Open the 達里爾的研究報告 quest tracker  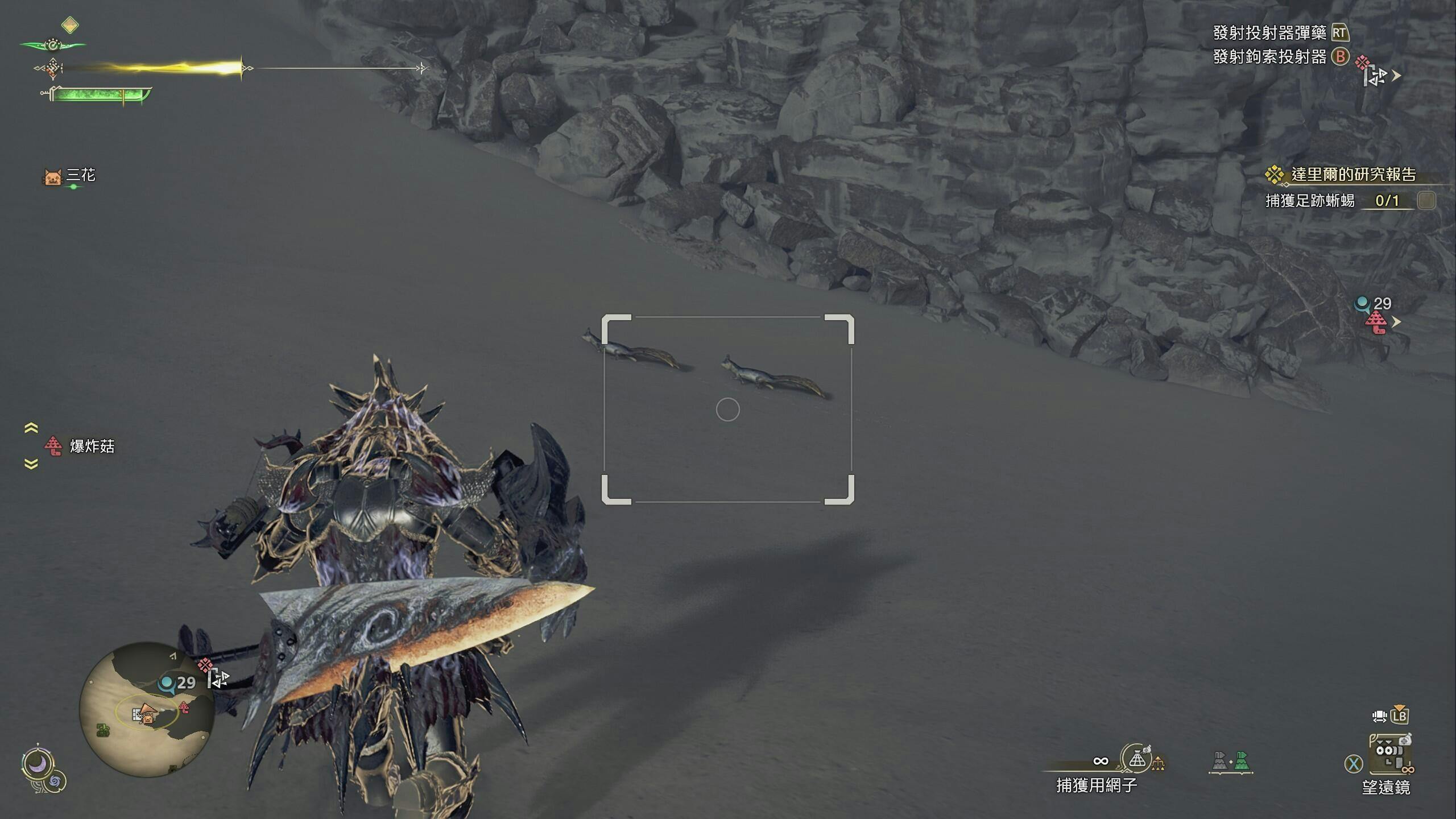click(1352, 175)
